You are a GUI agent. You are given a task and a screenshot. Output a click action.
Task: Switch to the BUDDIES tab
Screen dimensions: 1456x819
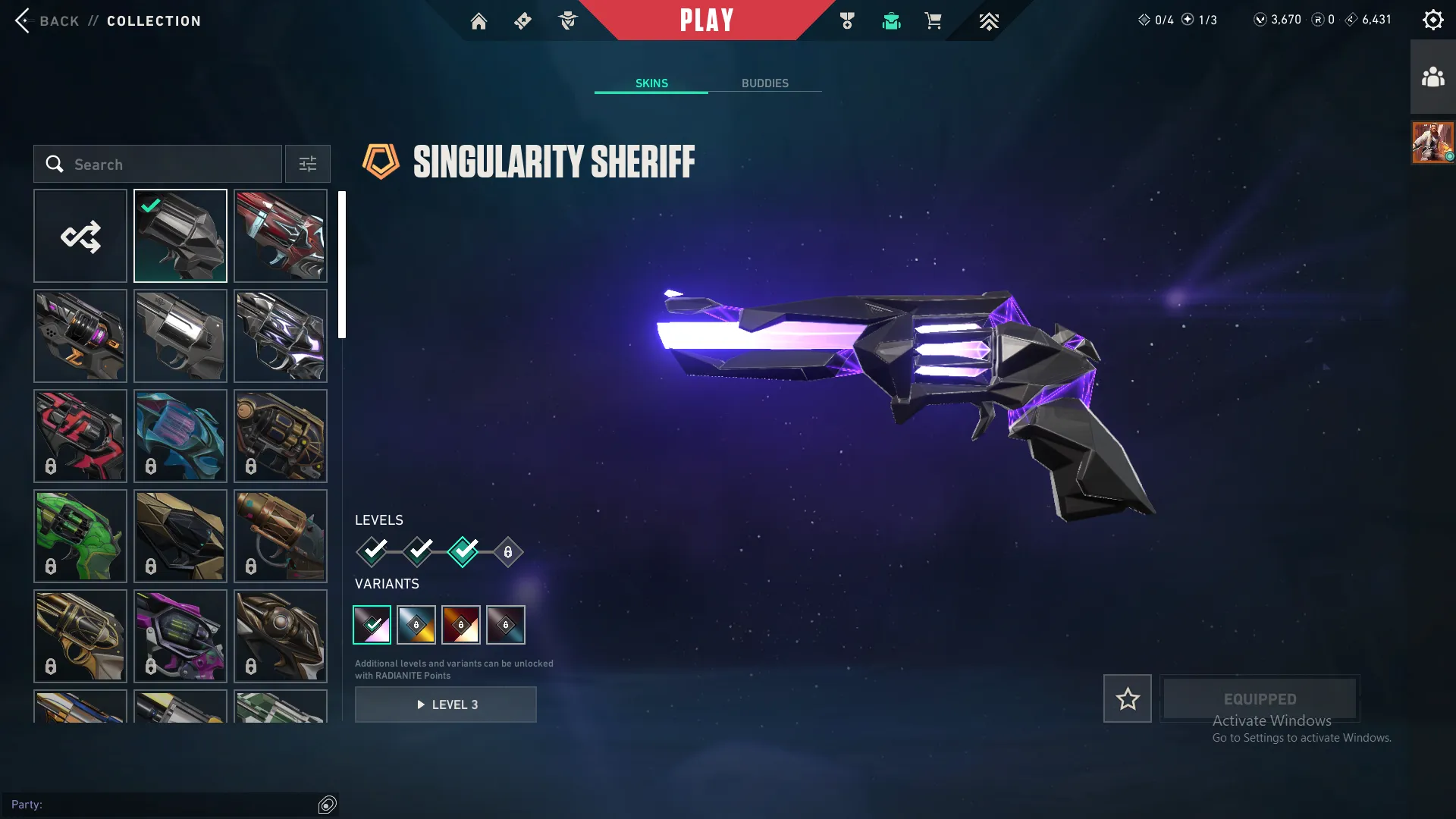(765, 83)
